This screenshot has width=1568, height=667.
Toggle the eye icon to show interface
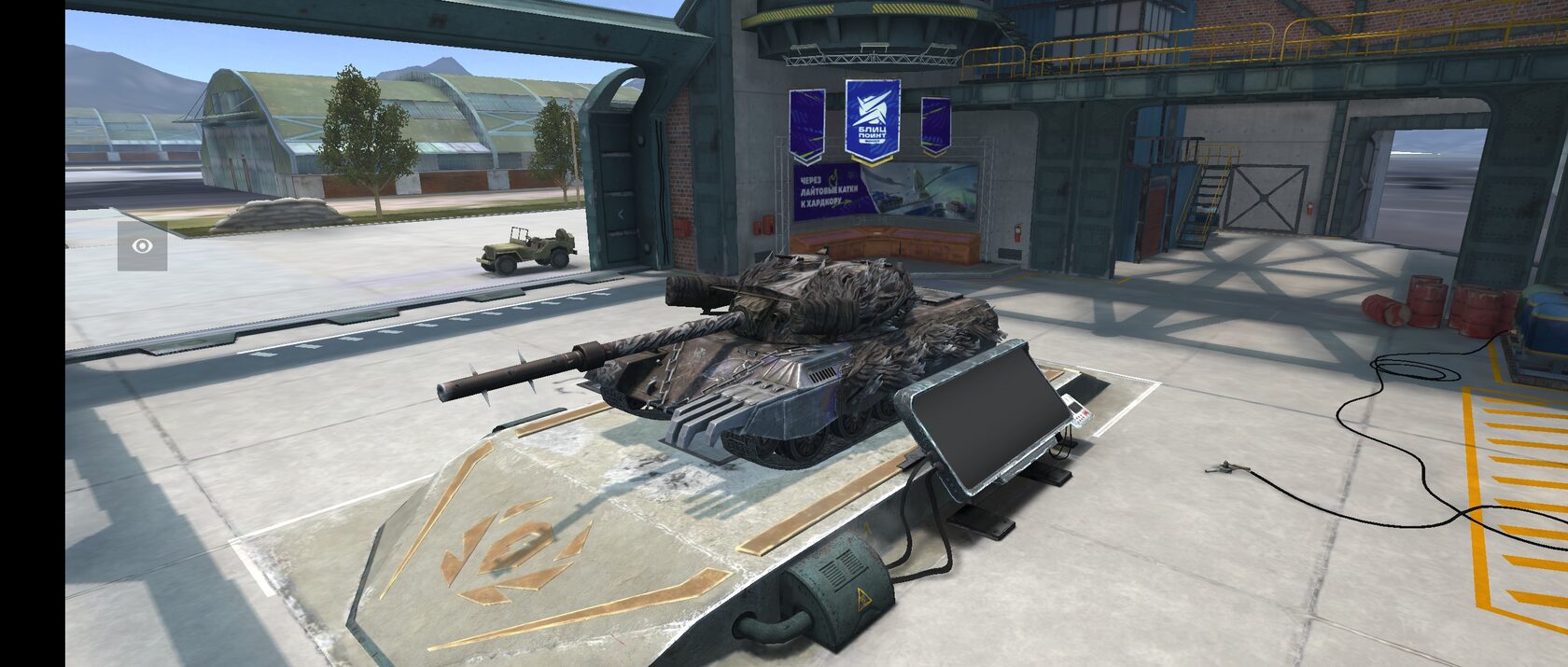coord(142,246)
